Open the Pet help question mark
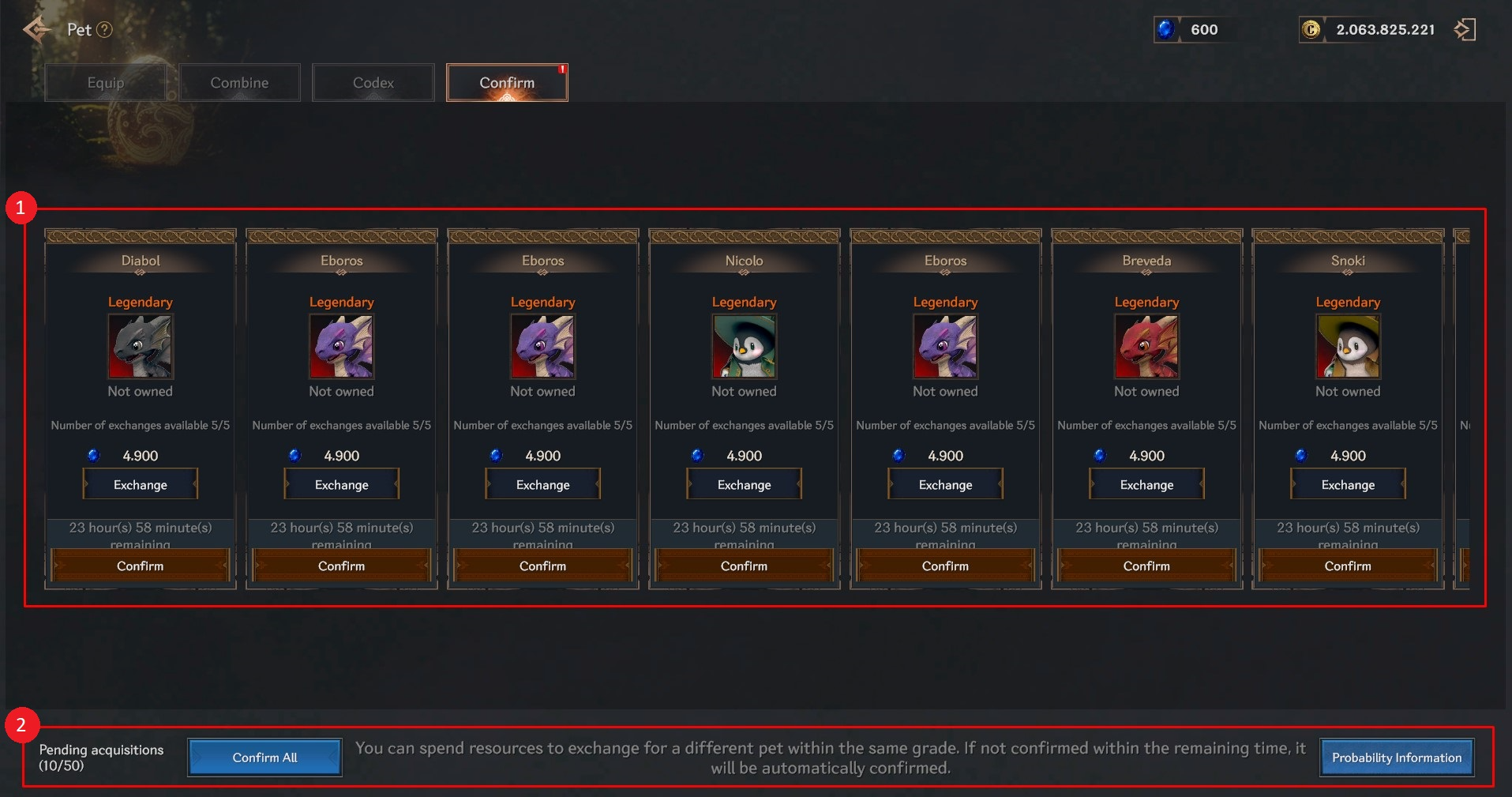 click(x=104, y=30)
